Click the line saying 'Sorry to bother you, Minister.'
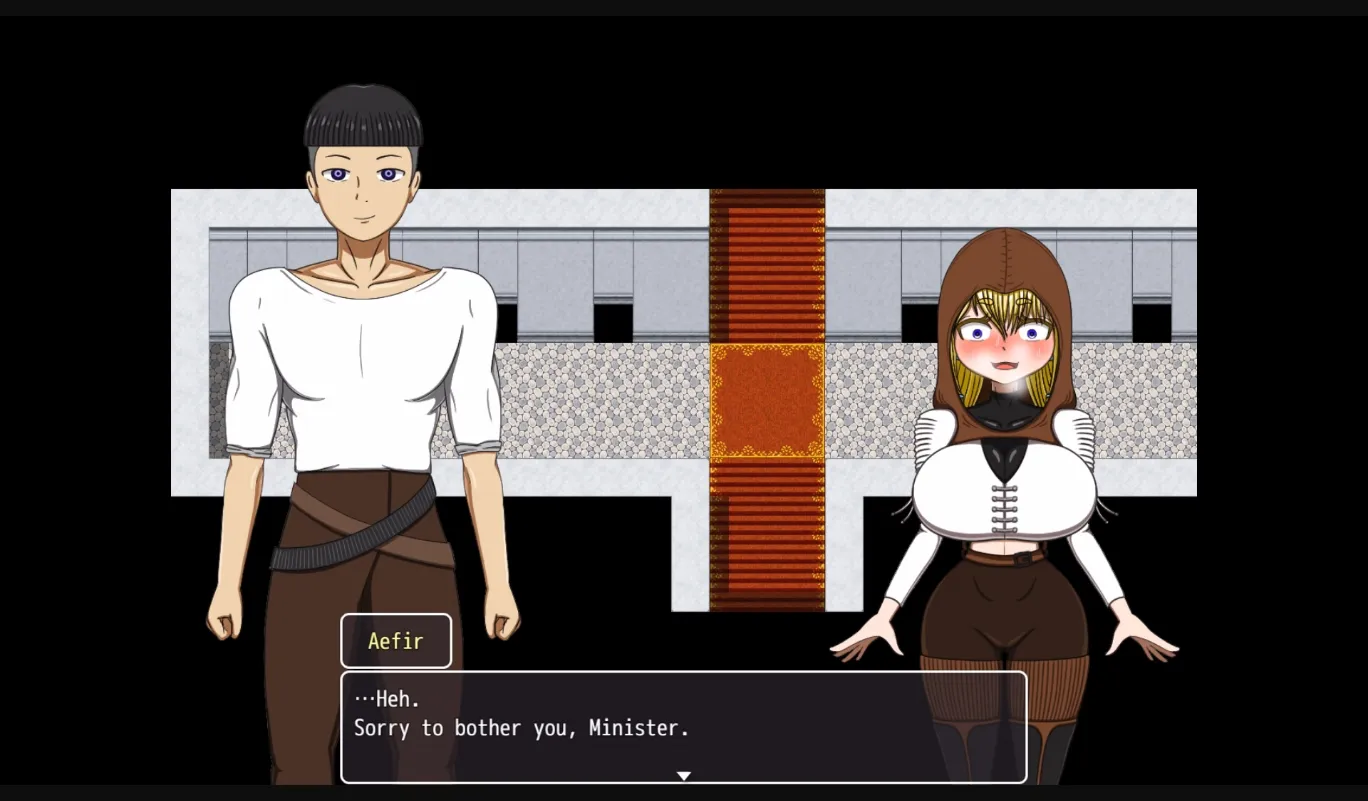1368x801 pixels. pos(522,728)
